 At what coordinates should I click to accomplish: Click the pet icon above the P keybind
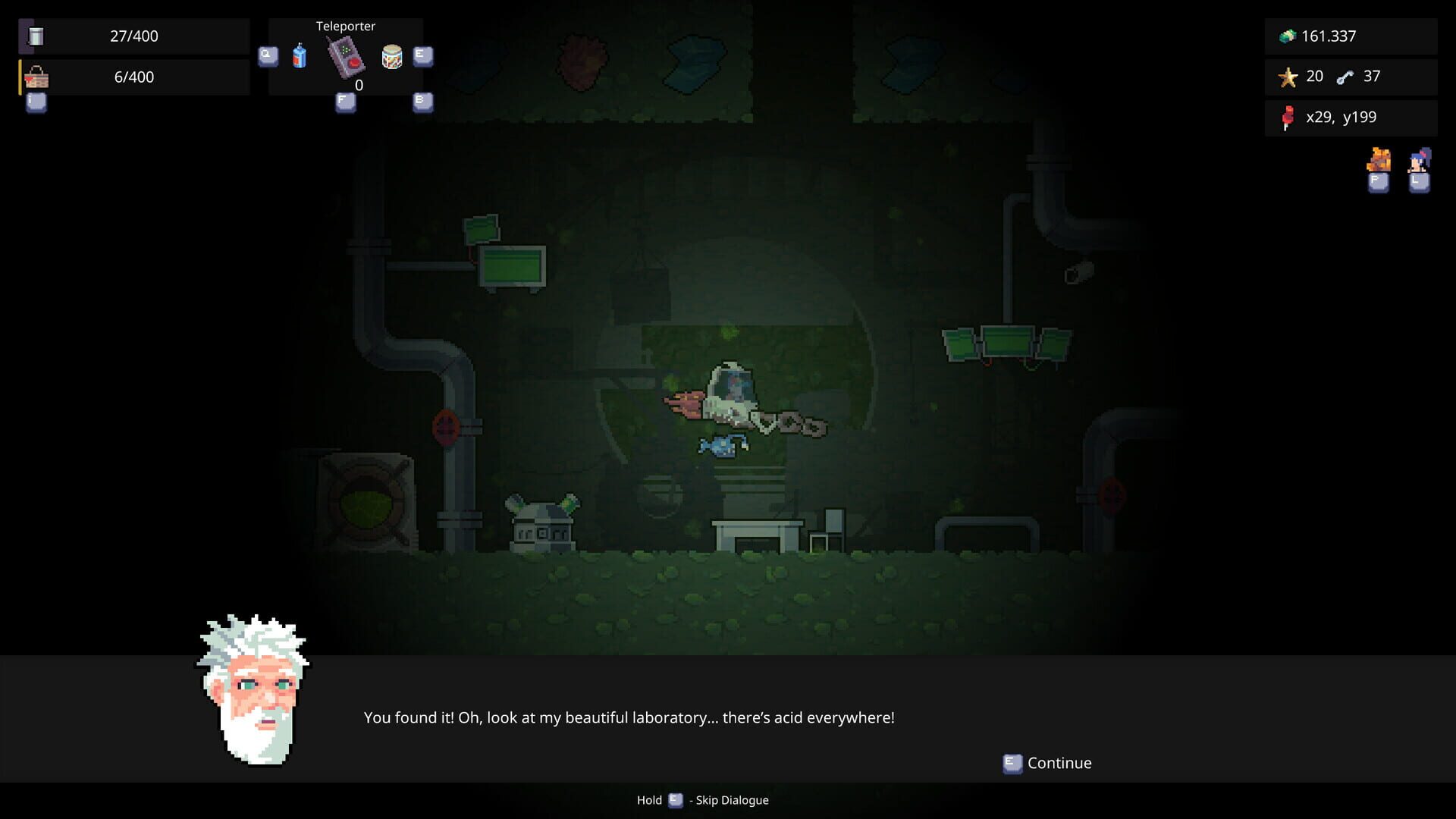pyautogui.click(x=1379, y=161)
